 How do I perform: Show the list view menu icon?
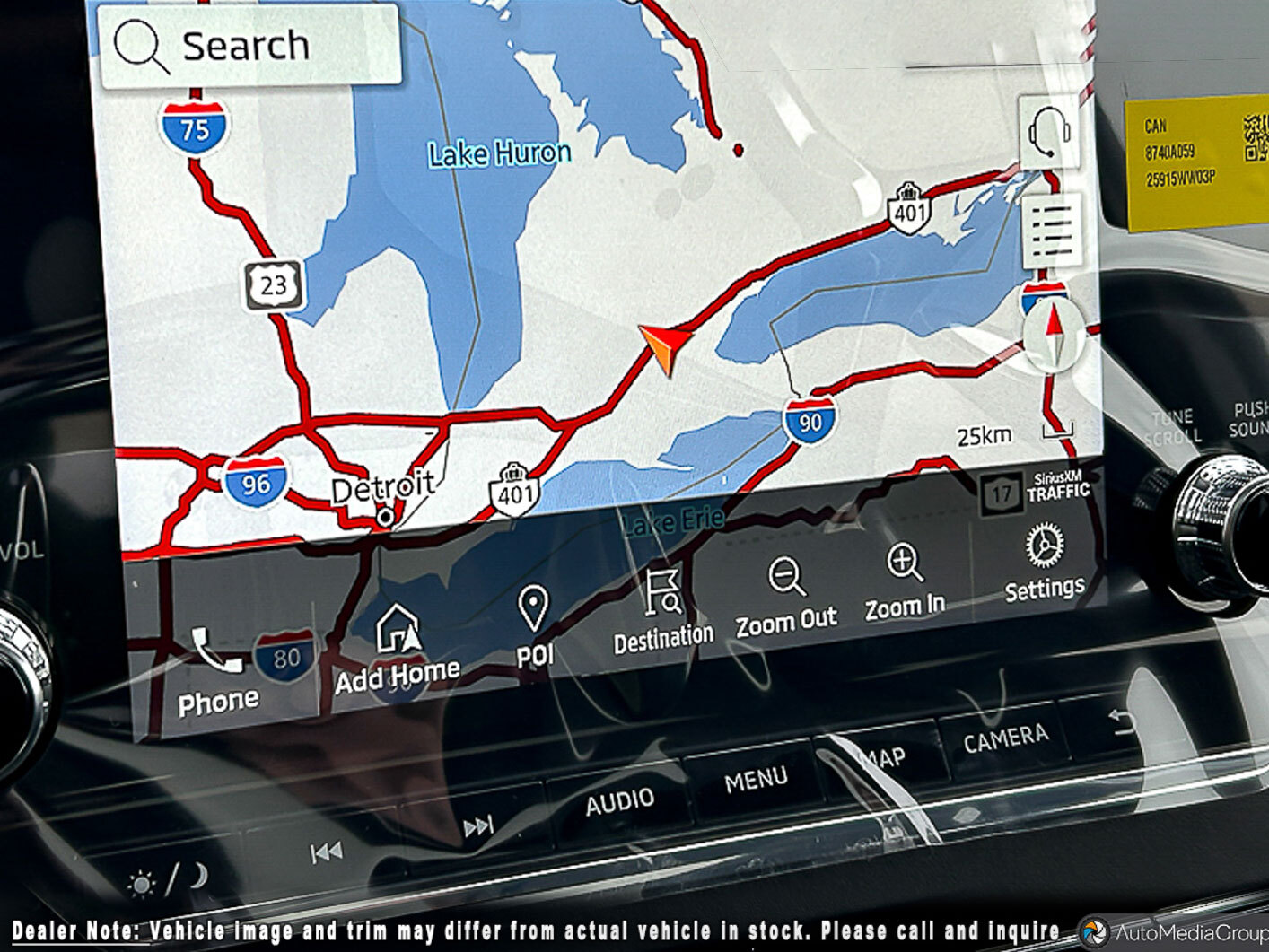tap(1052, 231)
